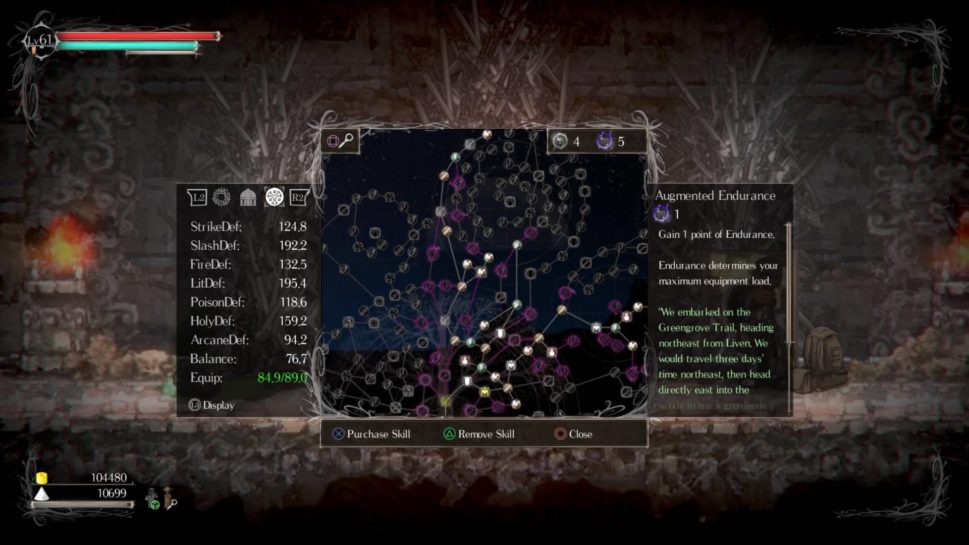969x545 pixels.
Task: Select the round emblem defense stats tab
Action: 273,197
